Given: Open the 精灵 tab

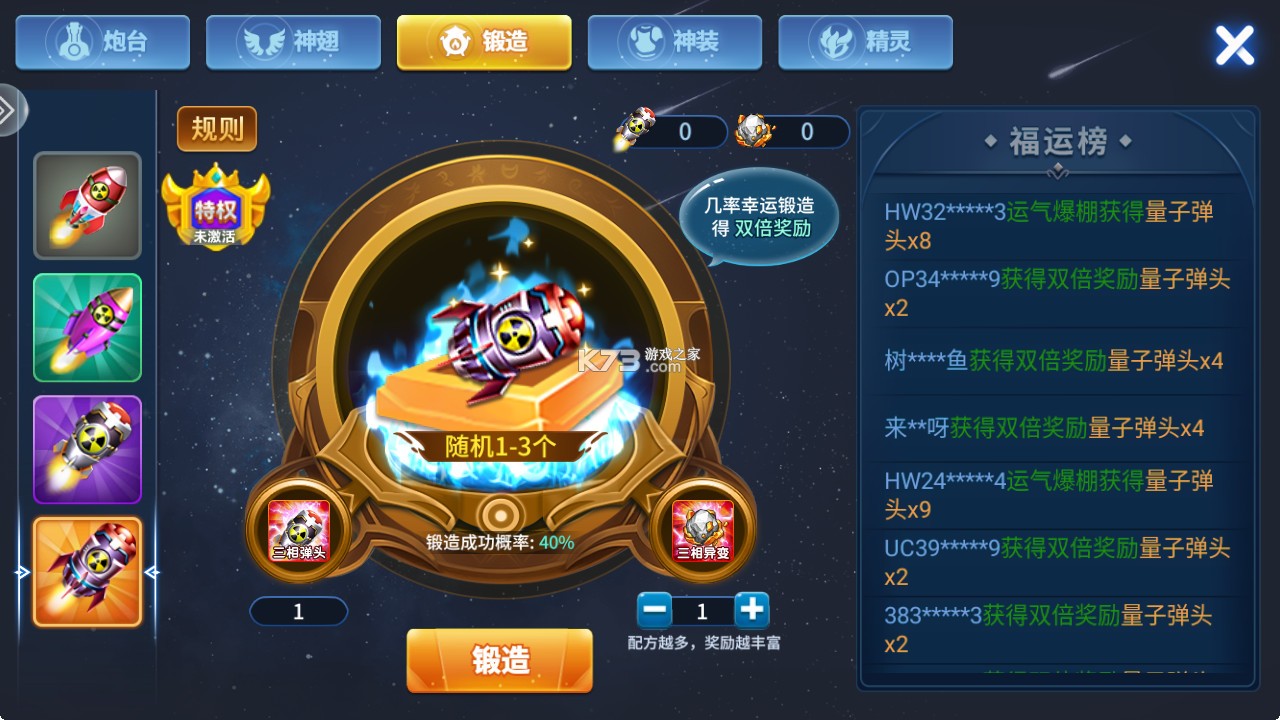Looking at the screenshot, I should 865,41.
